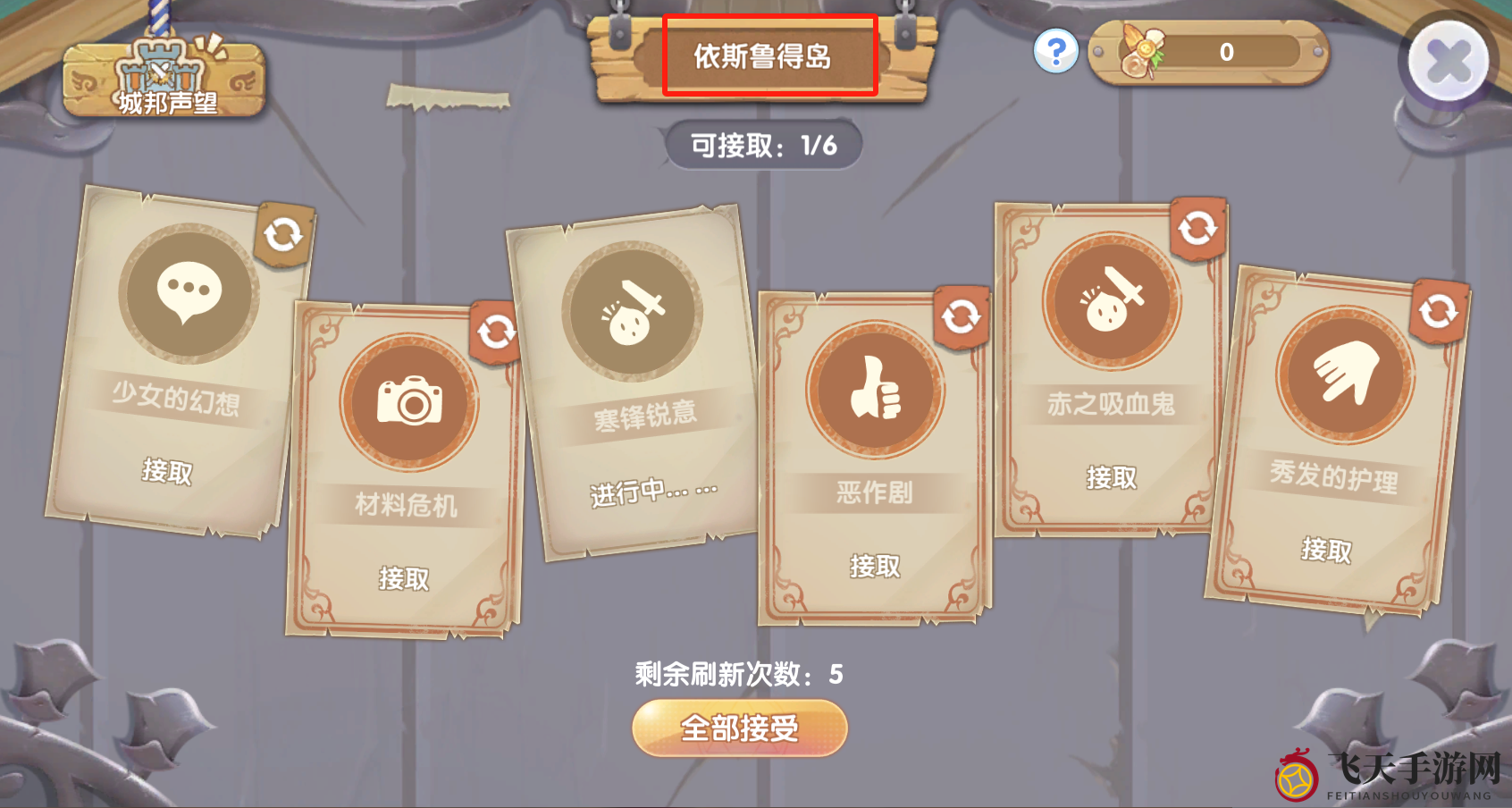Refresh the 秀发的护理 quest card
The image size is (1512, 808).
point(1438,312)
